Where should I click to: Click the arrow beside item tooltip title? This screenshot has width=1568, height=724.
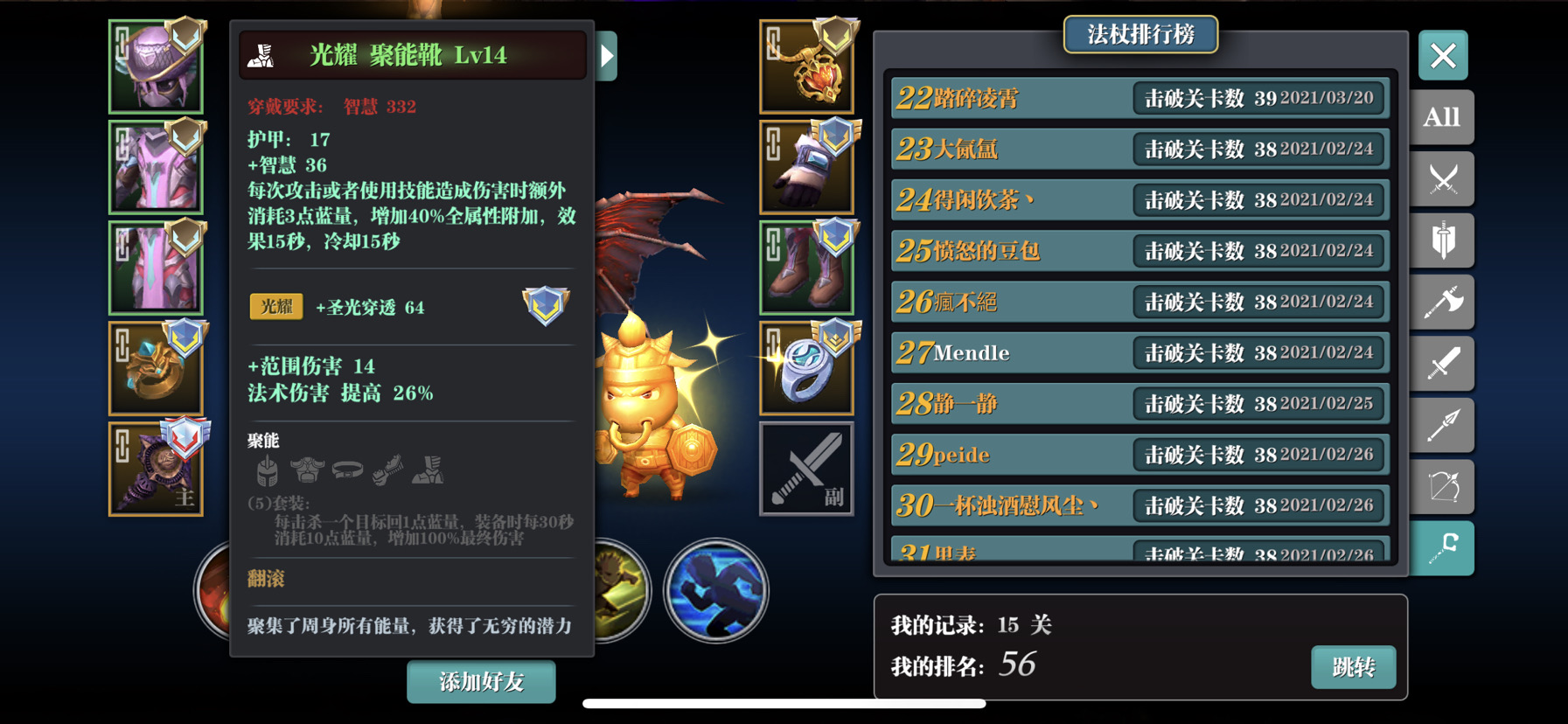(x=607, y=56)
